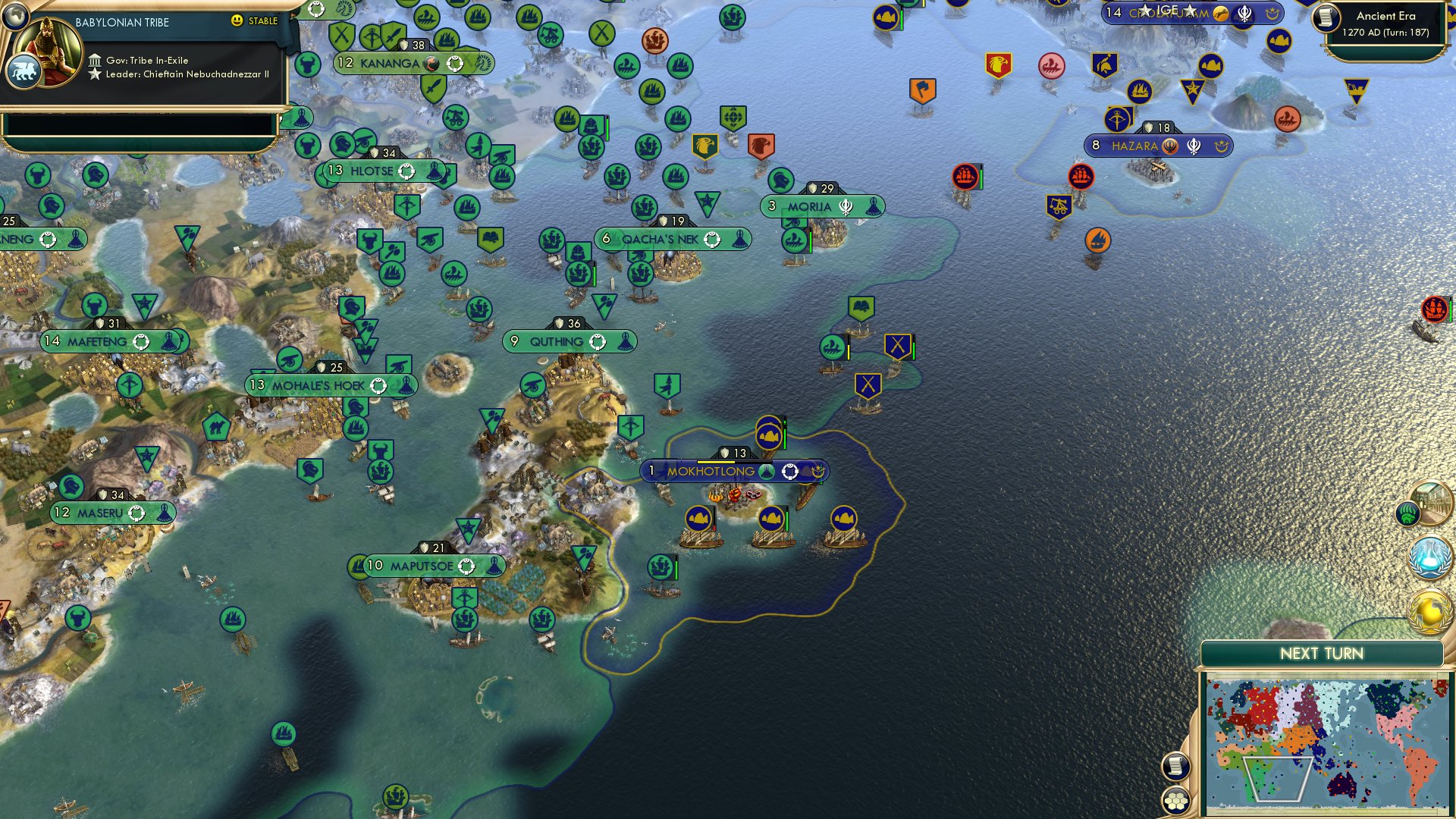The image size is (1456, 819).
Task: Open the technology tree science flask icon
Action: [1429, 559]
